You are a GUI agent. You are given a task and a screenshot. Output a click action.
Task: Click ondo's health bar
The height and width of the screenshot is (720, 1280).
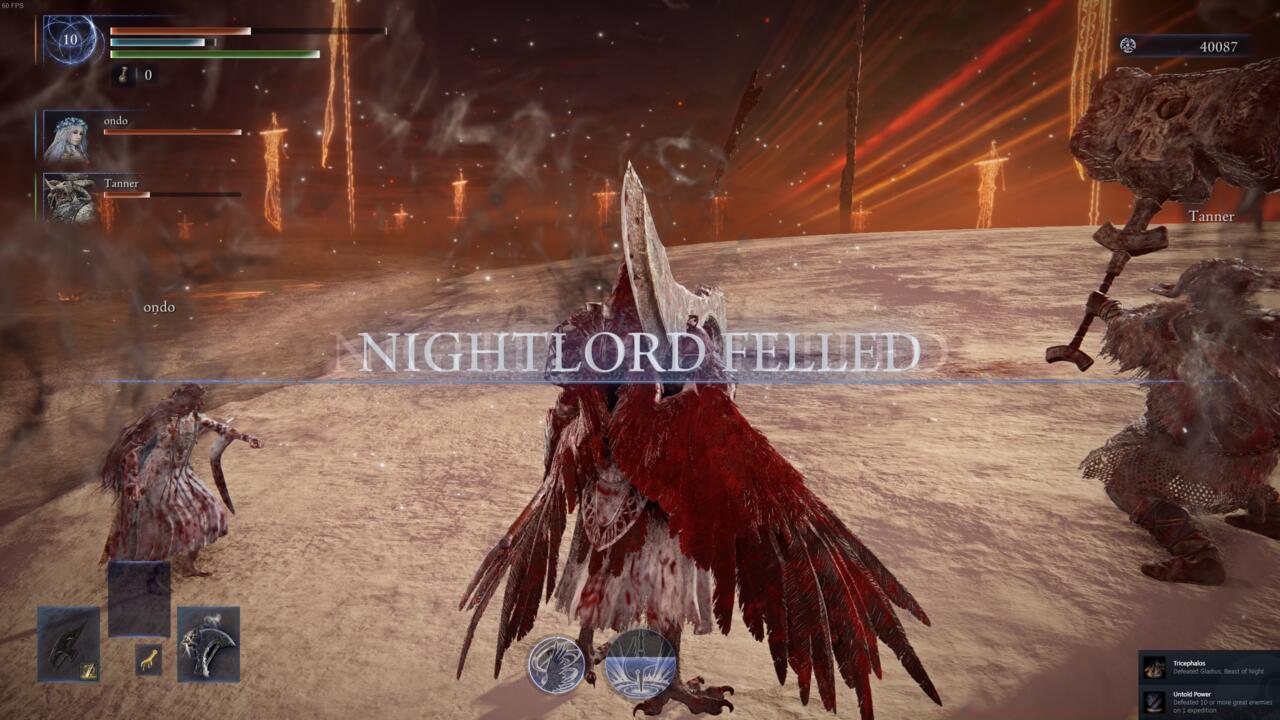170,133
